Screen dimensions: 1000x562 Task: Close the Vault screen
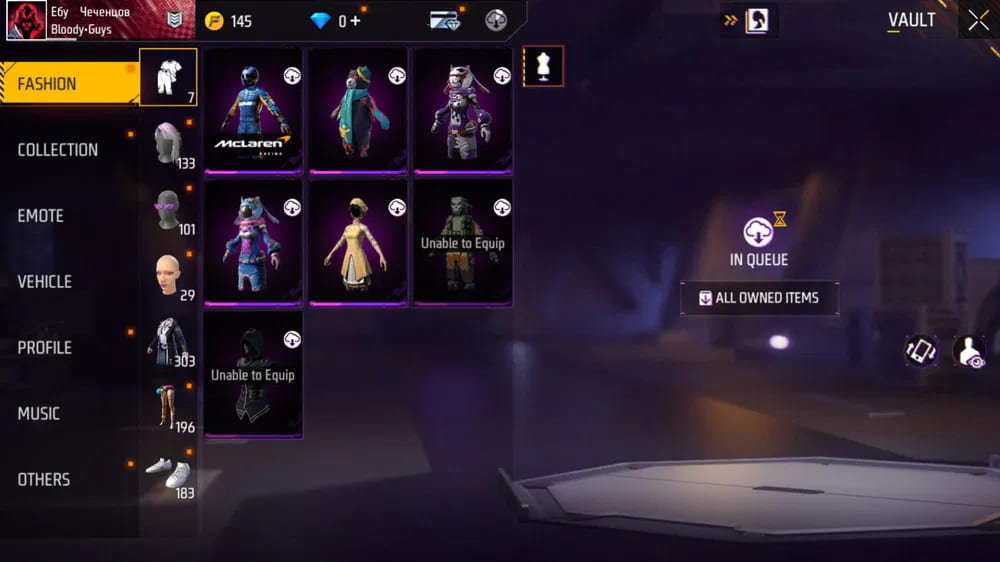[x=978, y=20]
